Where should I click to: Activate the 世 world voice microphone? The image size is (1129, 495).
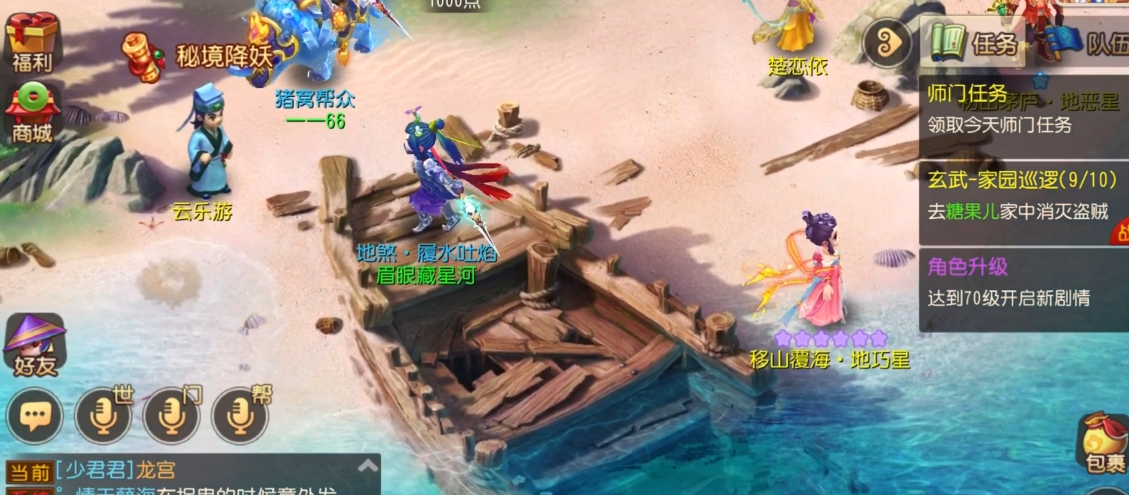103,414
